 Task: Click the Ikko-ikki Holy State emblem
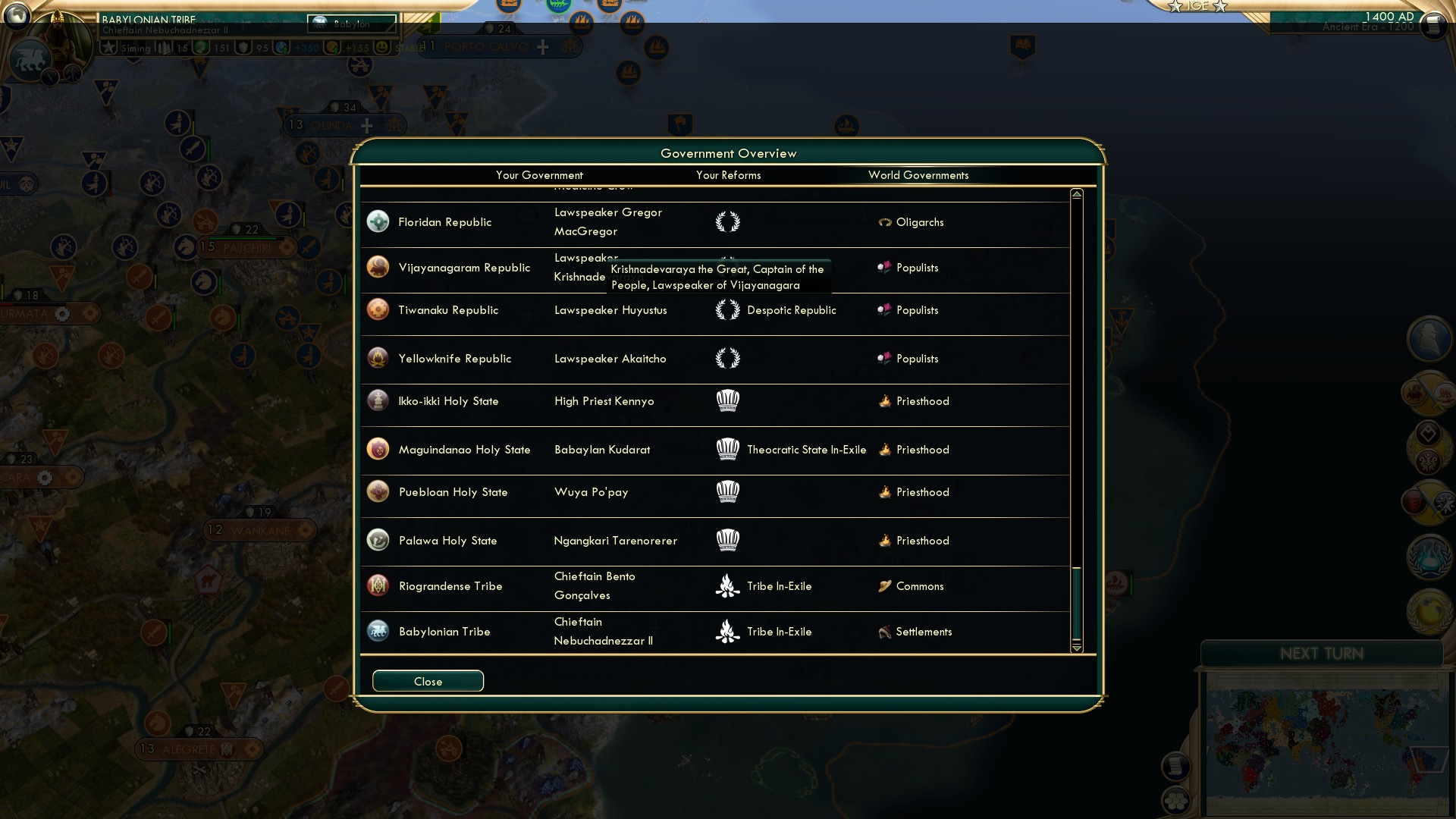378,401
